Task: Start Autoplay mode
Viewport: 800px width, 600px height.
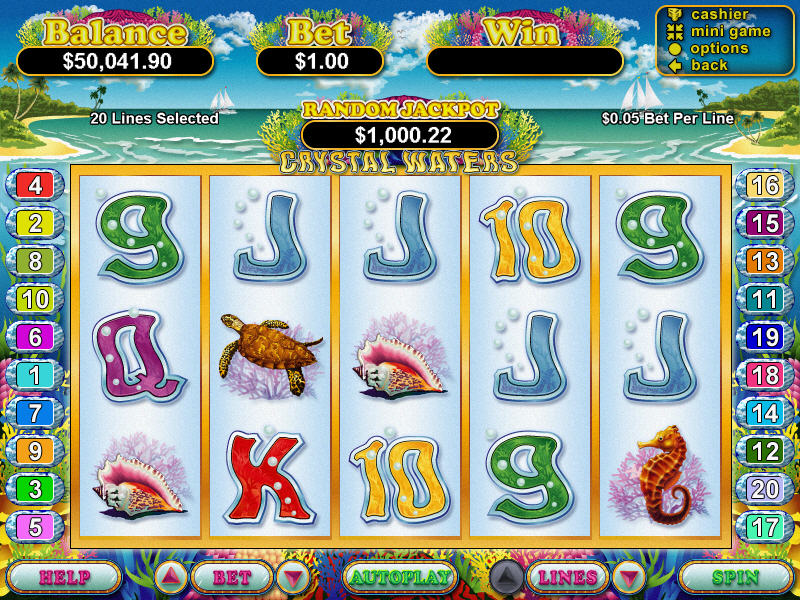Action: click(x=400, y=577)
